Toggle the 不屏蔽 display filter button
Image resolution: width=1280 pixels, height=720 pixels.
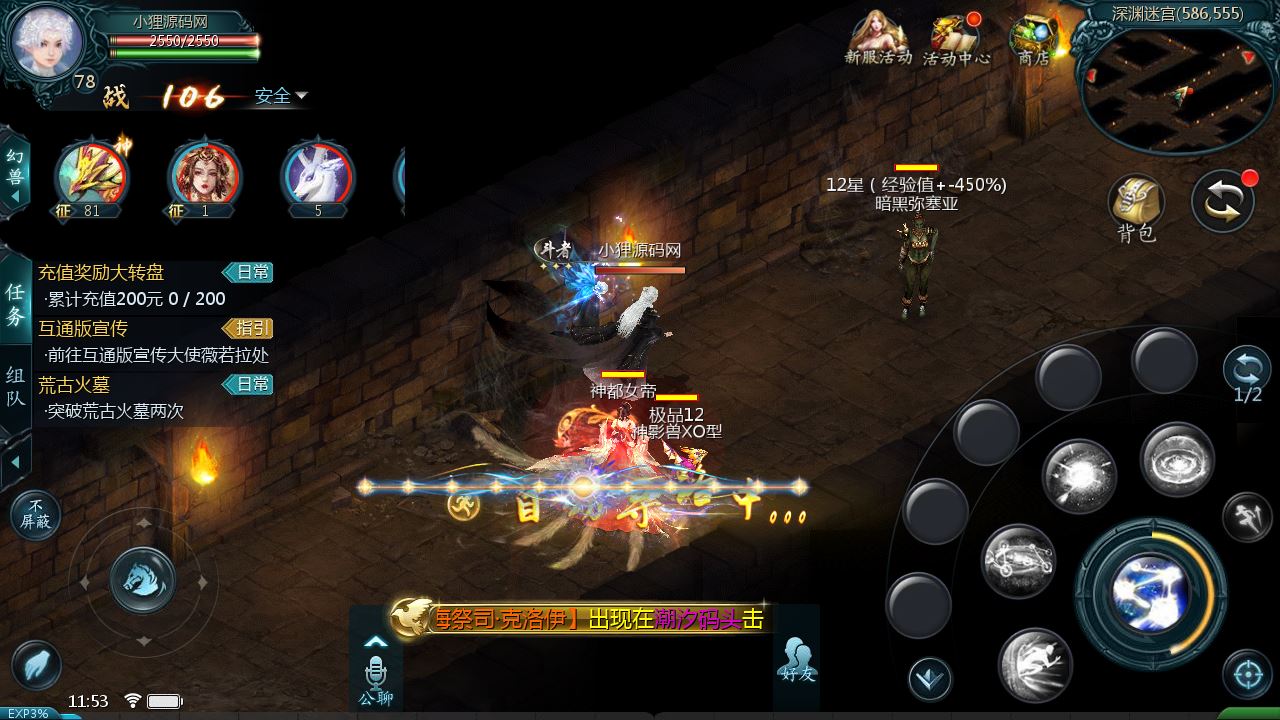point(35,515)
